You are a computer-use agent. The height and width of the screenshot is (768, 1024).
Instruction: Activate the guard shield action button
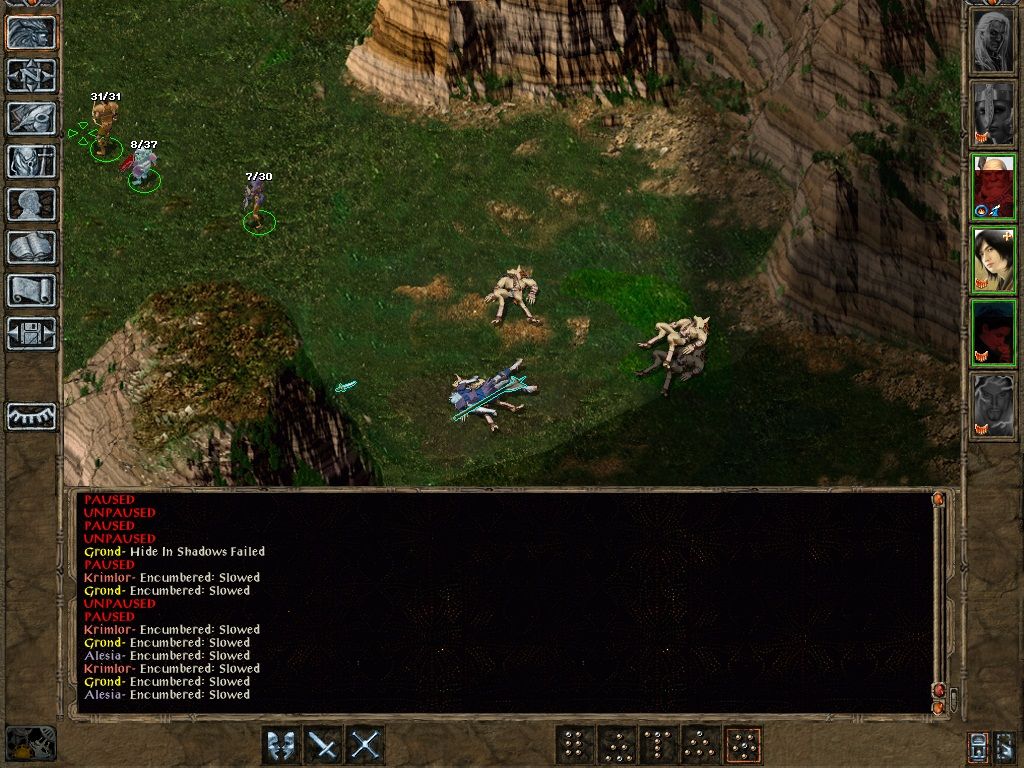click(x=281, y=745)
